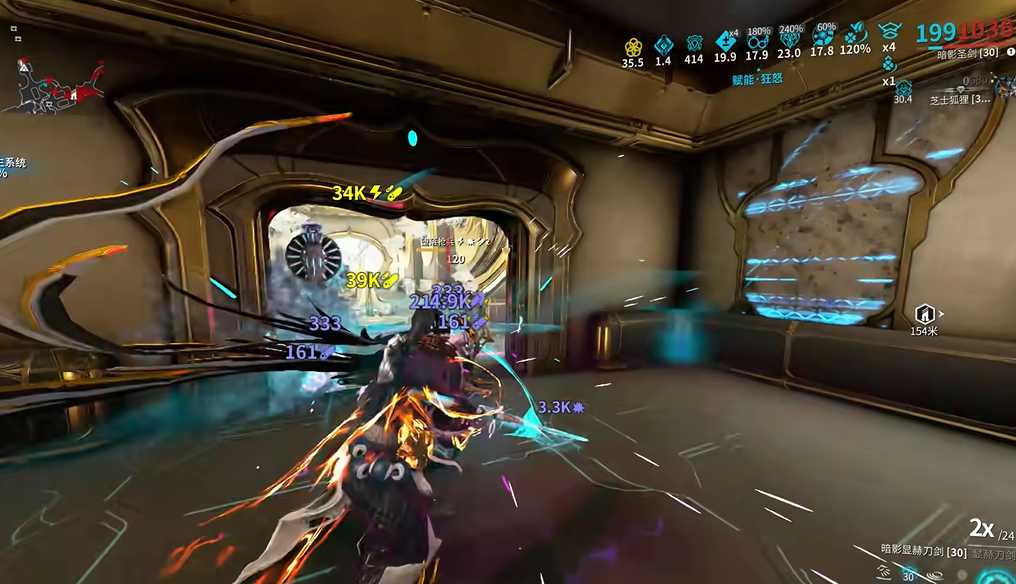Select the buff icon showing 414
The height and width of the screenshot is (584, 1016).
coord(694,45)
